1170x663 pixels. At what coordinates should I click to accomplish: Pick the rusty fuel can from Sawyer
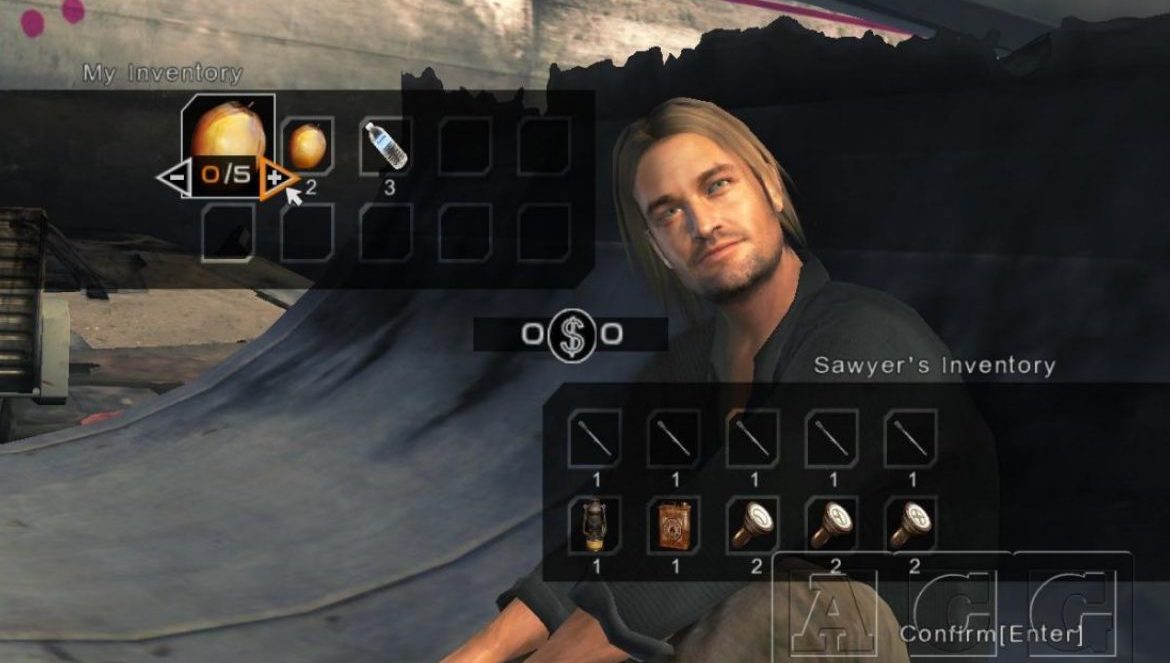tap(674, 524)
